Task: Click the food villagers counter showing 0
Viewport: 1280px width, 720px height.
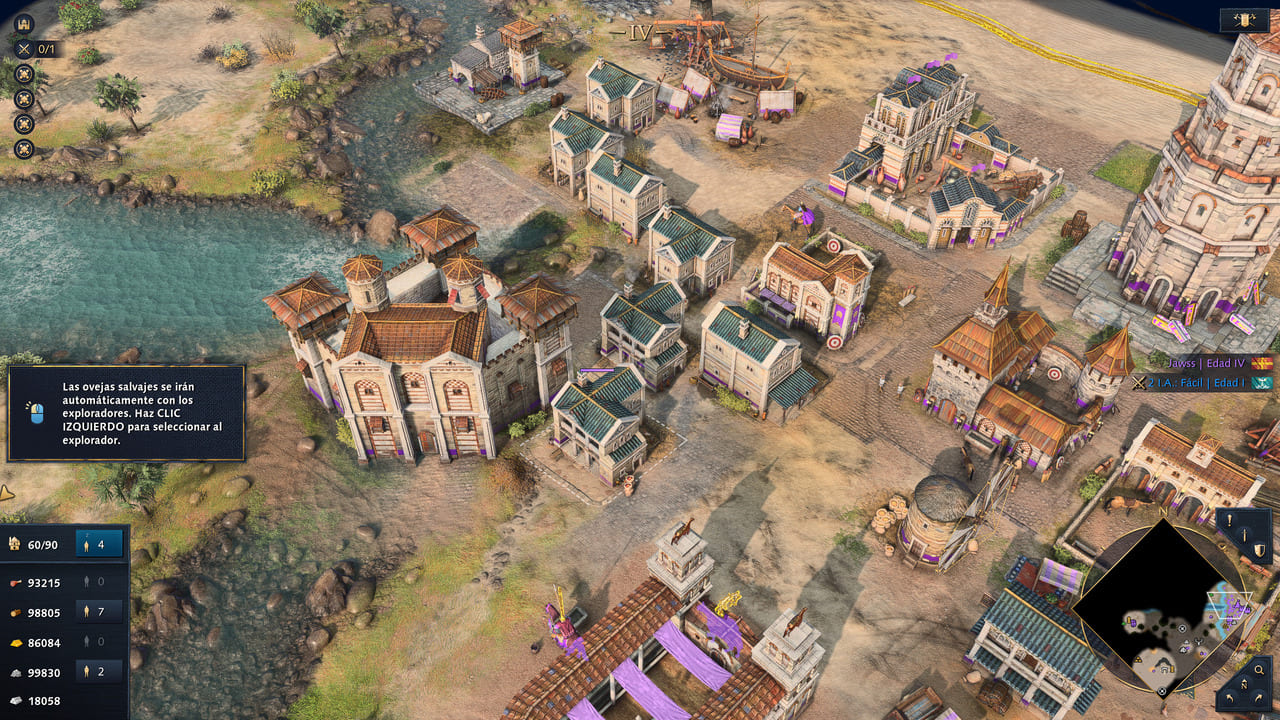Action: point(99,581)
